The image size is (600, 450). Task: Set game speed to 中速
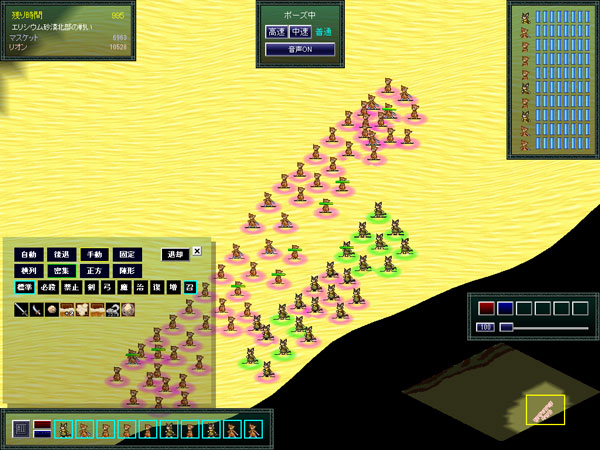tap(300, 32)
